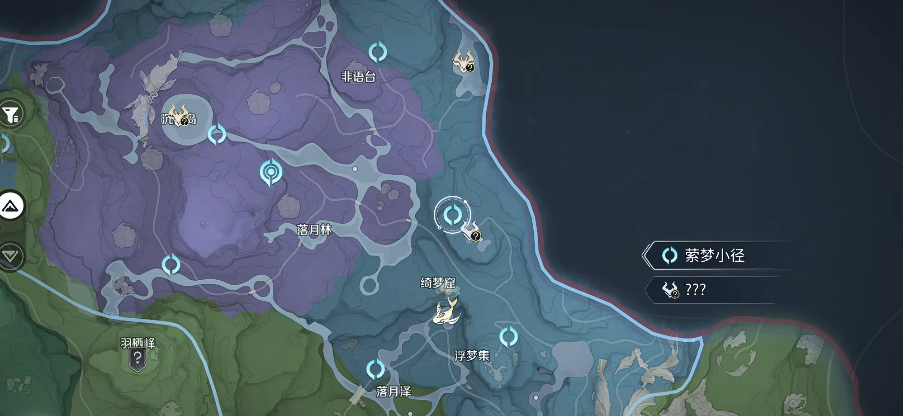The height and width of the screenshot is (416, 903).
Task: Click the teleport waypoint beside the circled boss icon
Action: (216, 134)
